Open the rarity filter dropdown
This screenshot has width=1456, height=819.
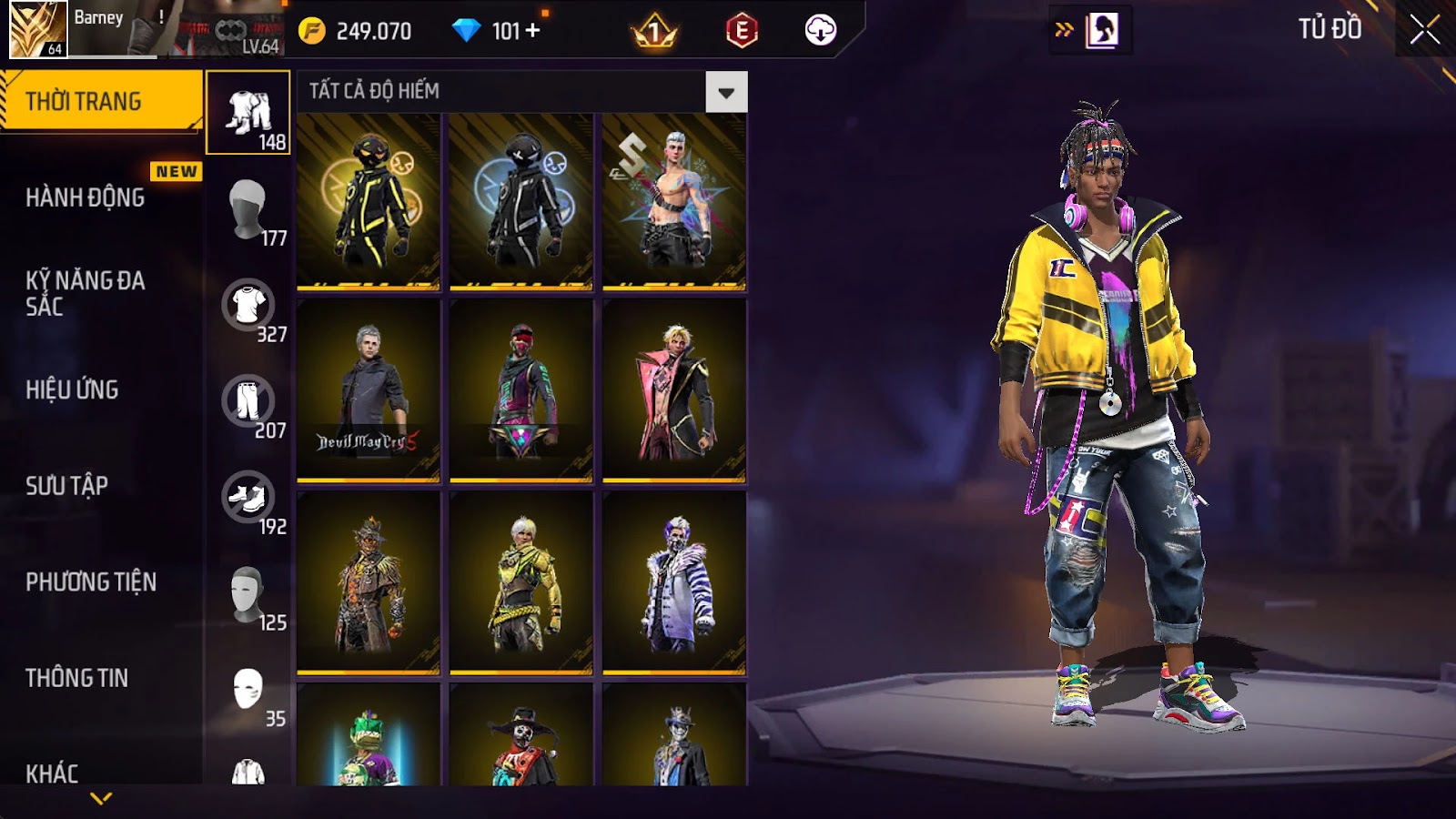coord(726,92)
